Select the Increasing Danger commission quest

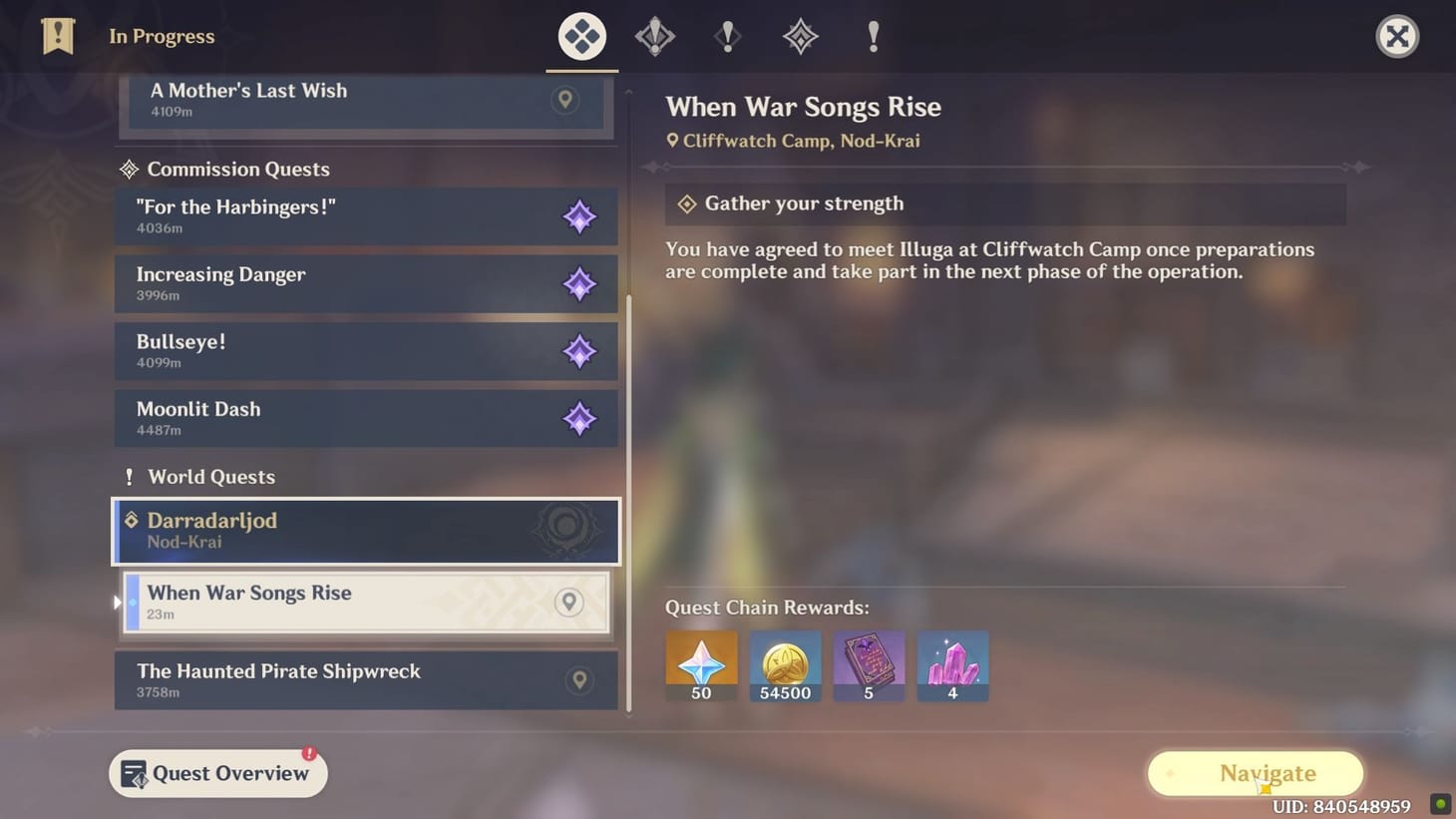coord(366,283)
